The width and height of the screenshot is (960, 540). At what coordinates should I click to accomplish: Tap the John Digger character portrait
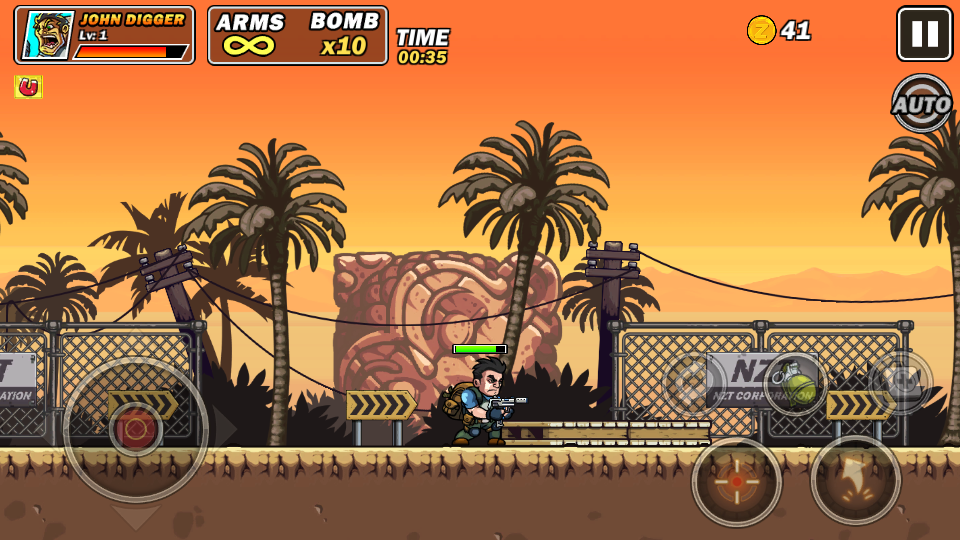tap(48, 35)
